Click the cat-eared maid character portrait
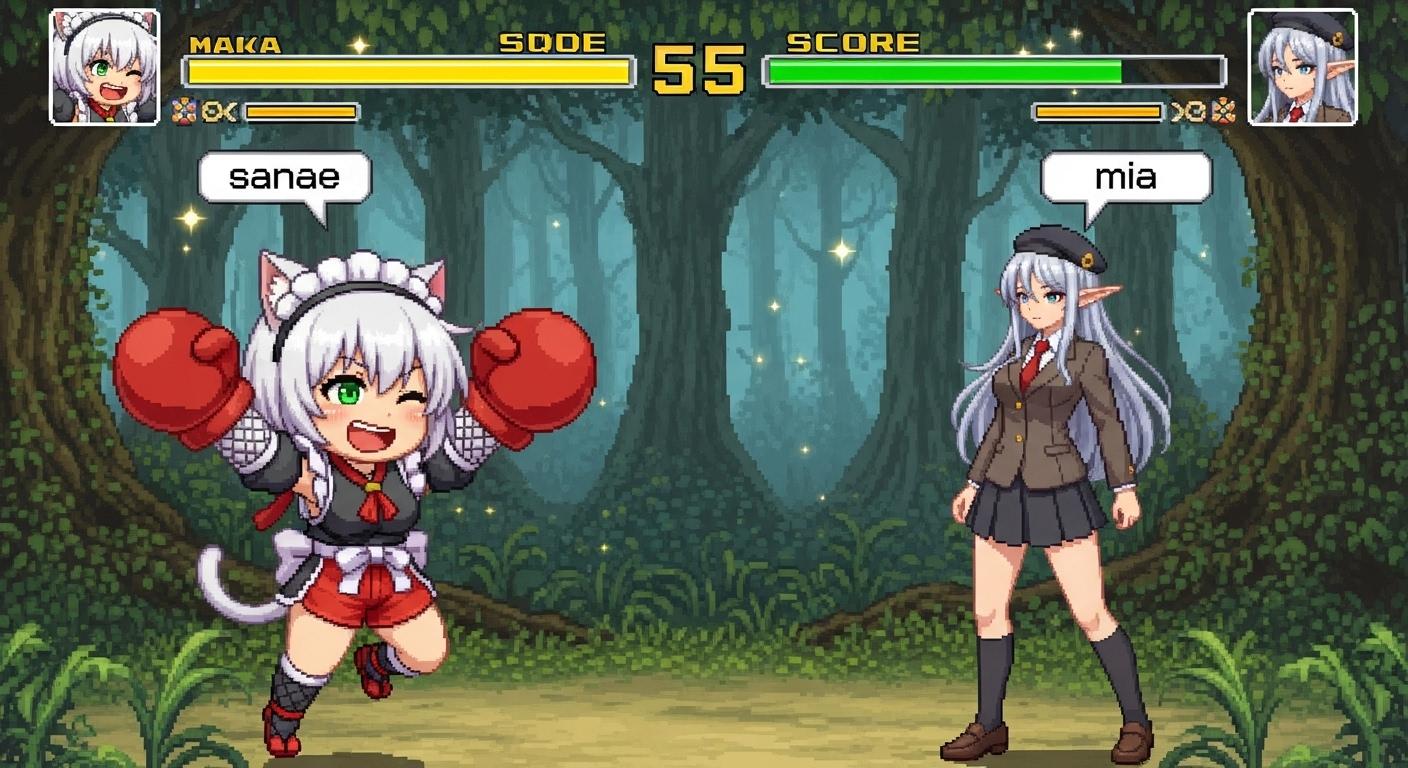 tap(104, 67)
